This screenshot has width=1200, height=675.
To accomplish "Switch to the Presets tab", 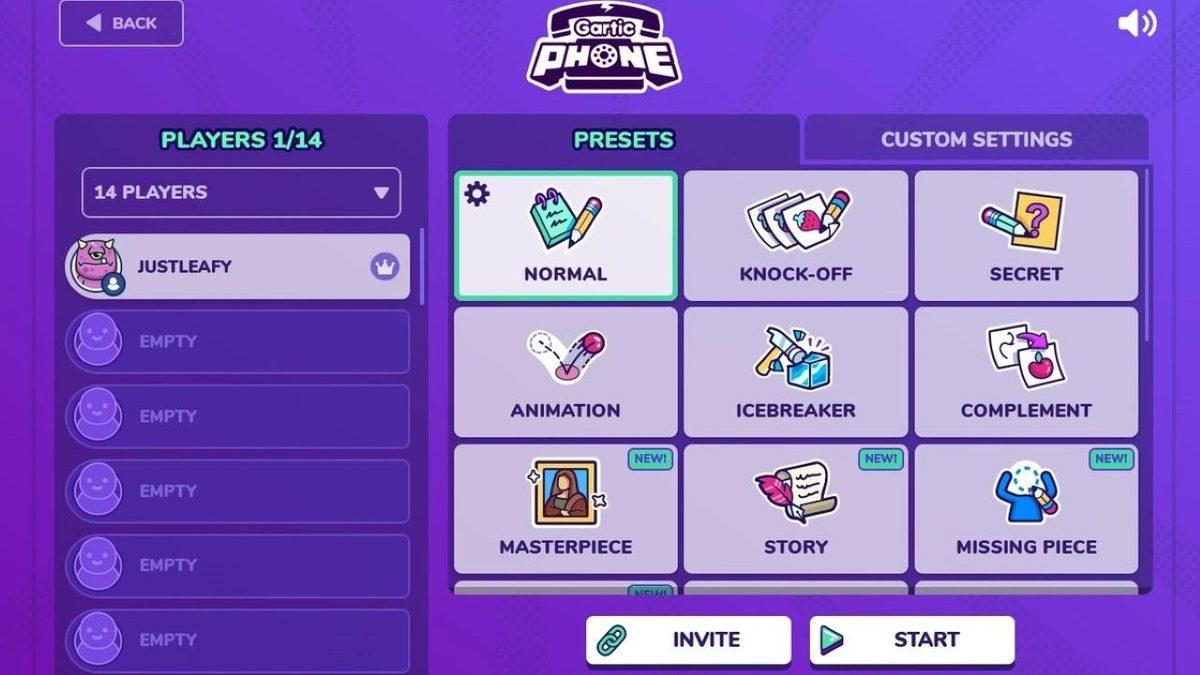I will coord(623,139).
